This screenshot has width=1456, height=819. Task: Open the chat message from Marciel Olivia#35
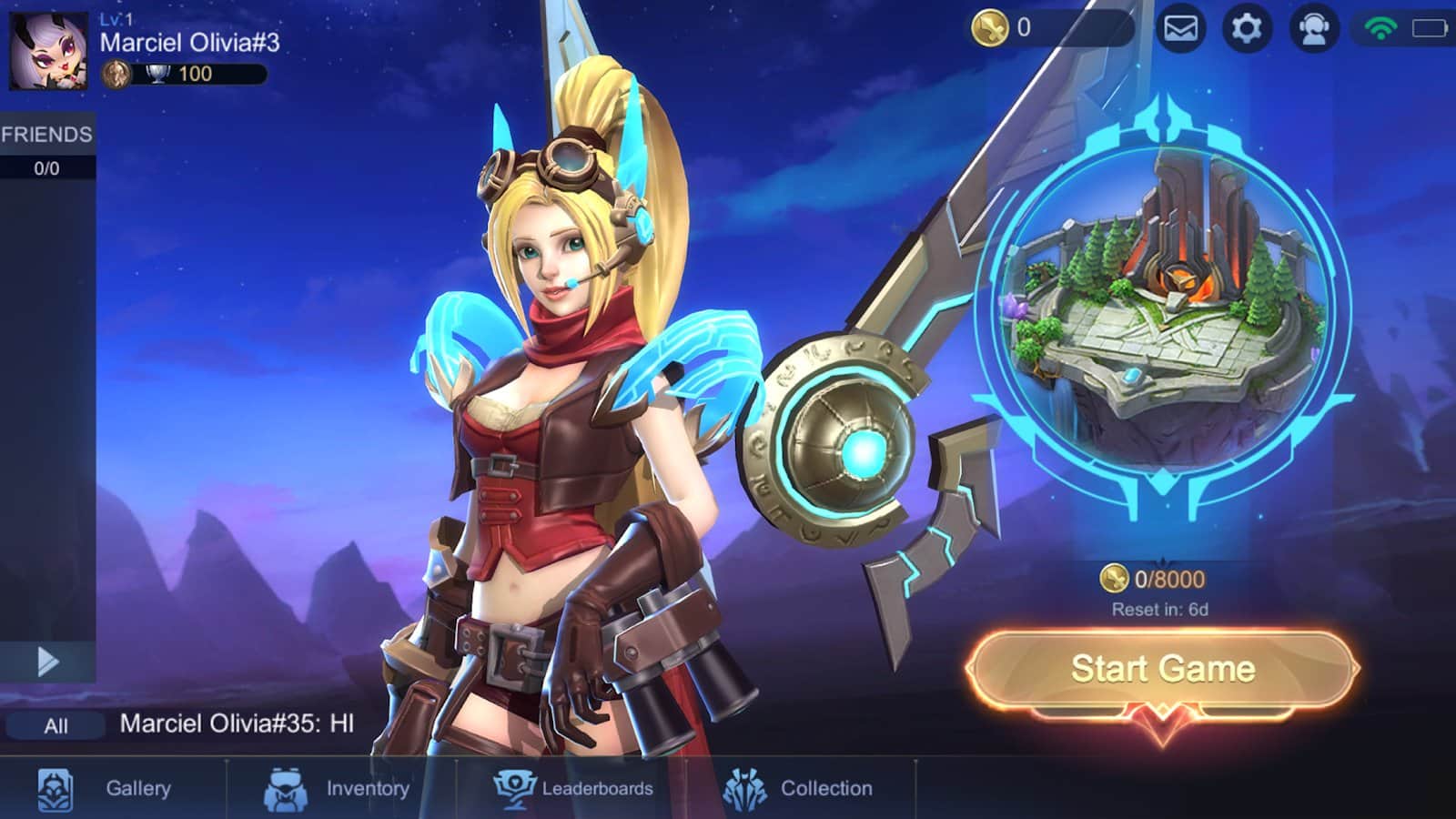[237, 723]
